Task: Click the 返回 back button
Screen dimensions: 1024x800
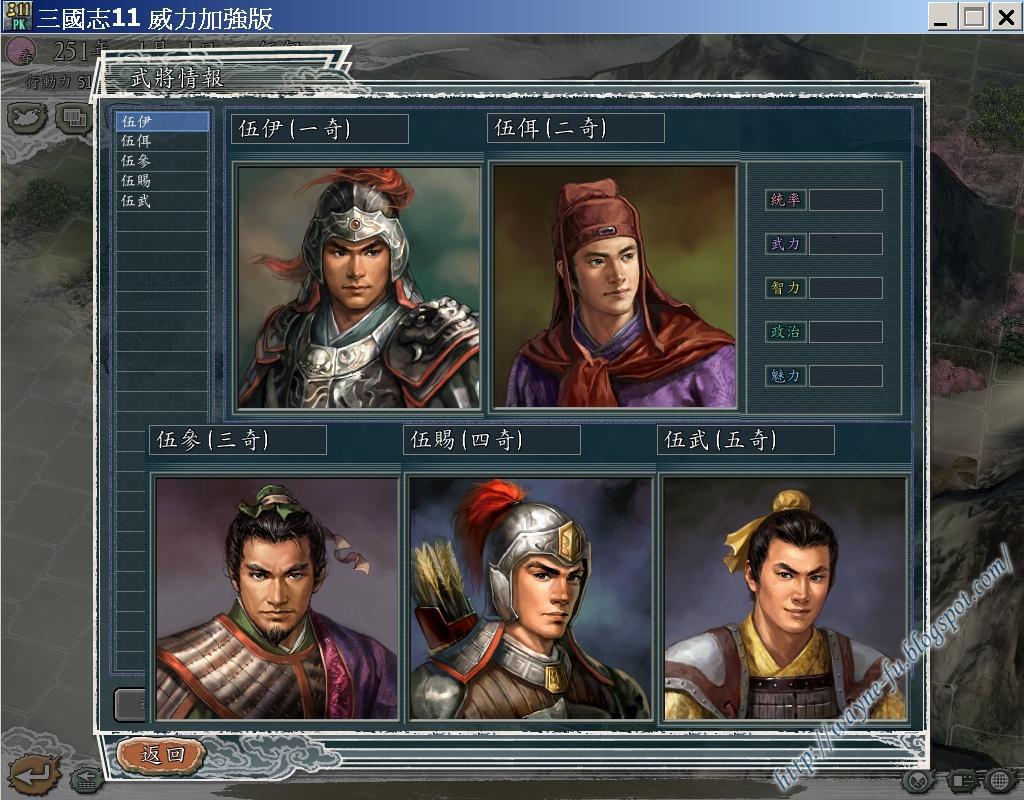Action: coord(162,755)
